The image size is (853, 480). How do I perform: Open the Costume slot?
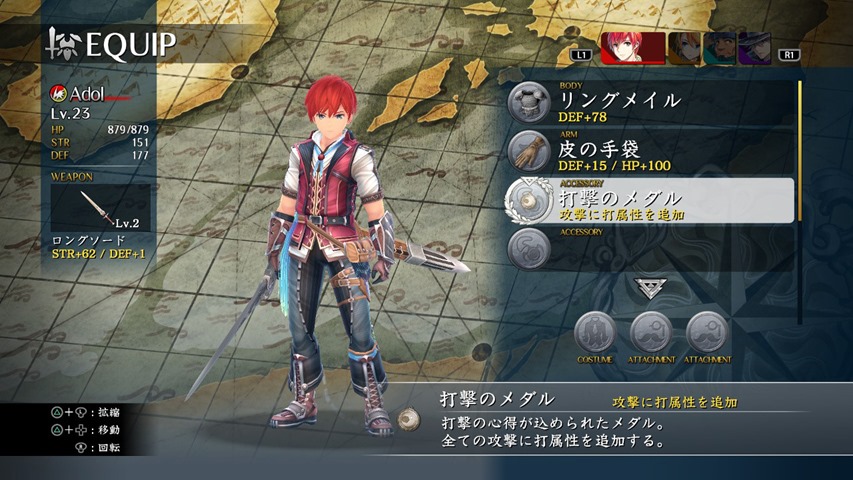pos(595,333)
